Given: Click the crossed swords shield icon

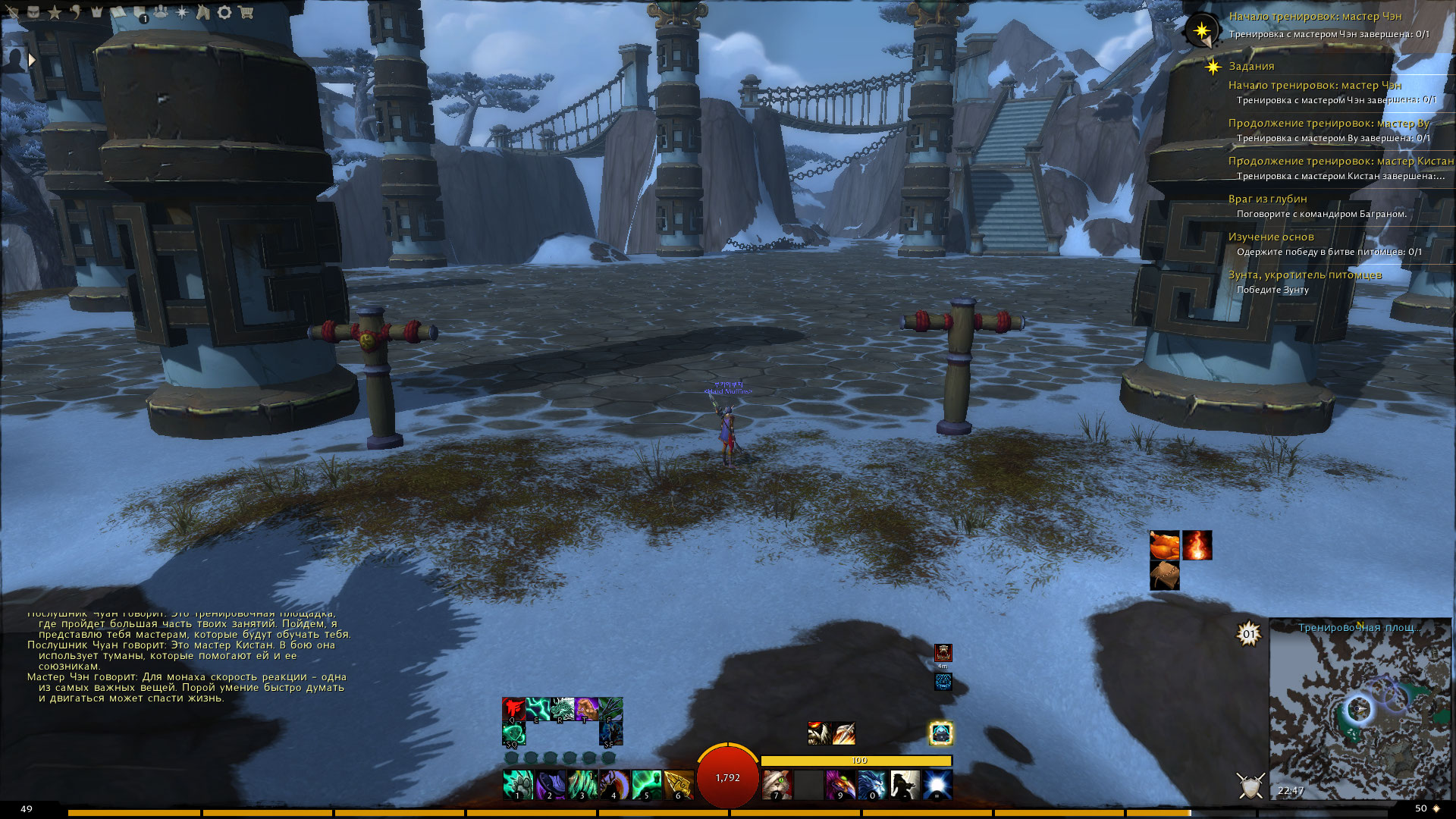Looking at the screenshot, I should pos(1250,785).
